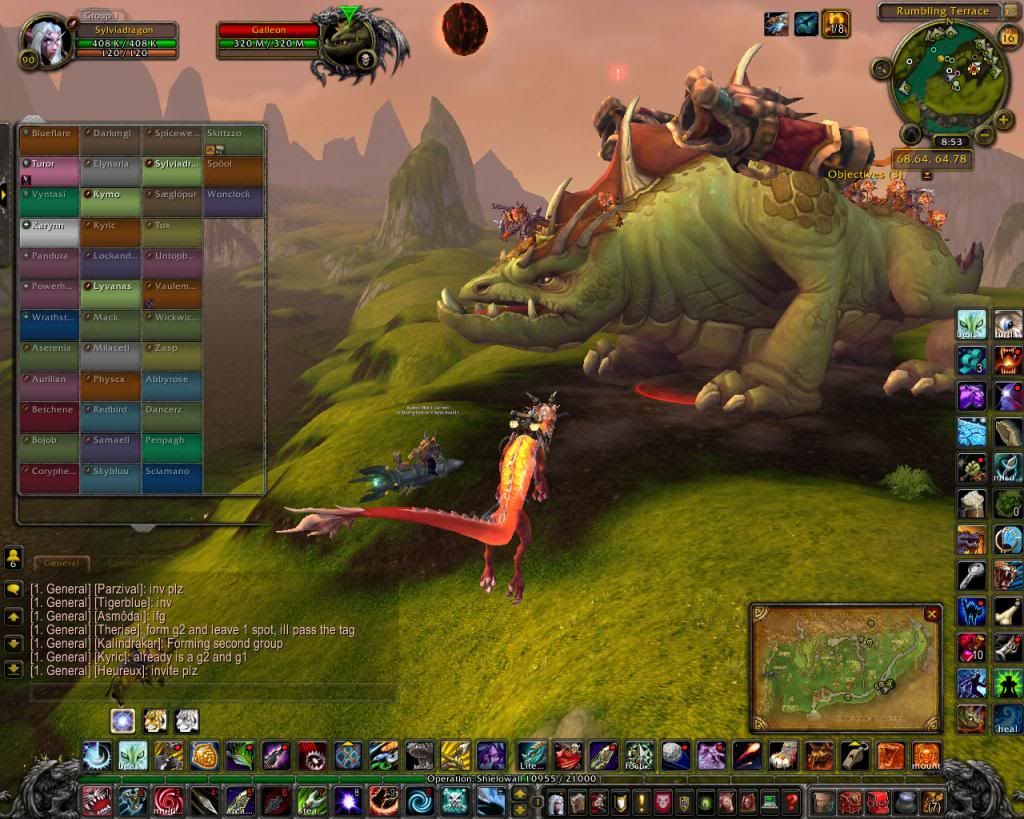This screenshot has width=1024, height=819.
Task: Zoom in on the minimap
Action: coord(1004,120)
